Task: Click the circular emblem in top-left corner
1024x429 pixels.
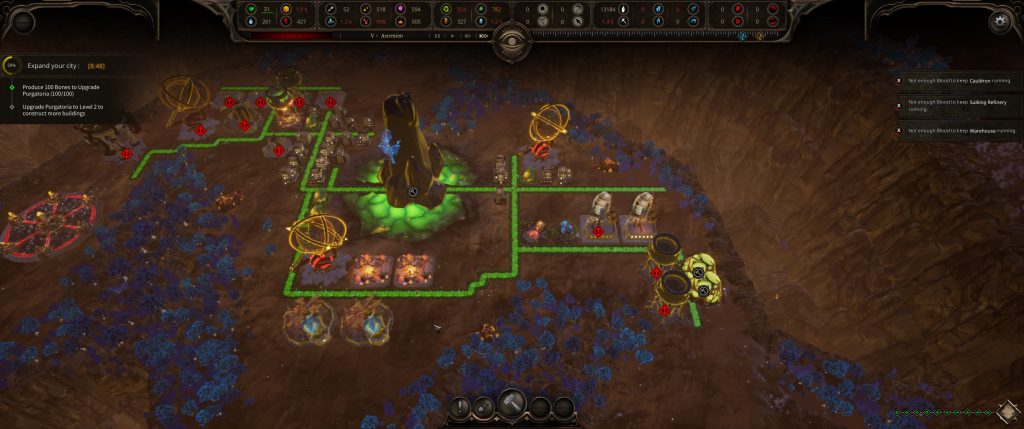Action: click(20, 20)
